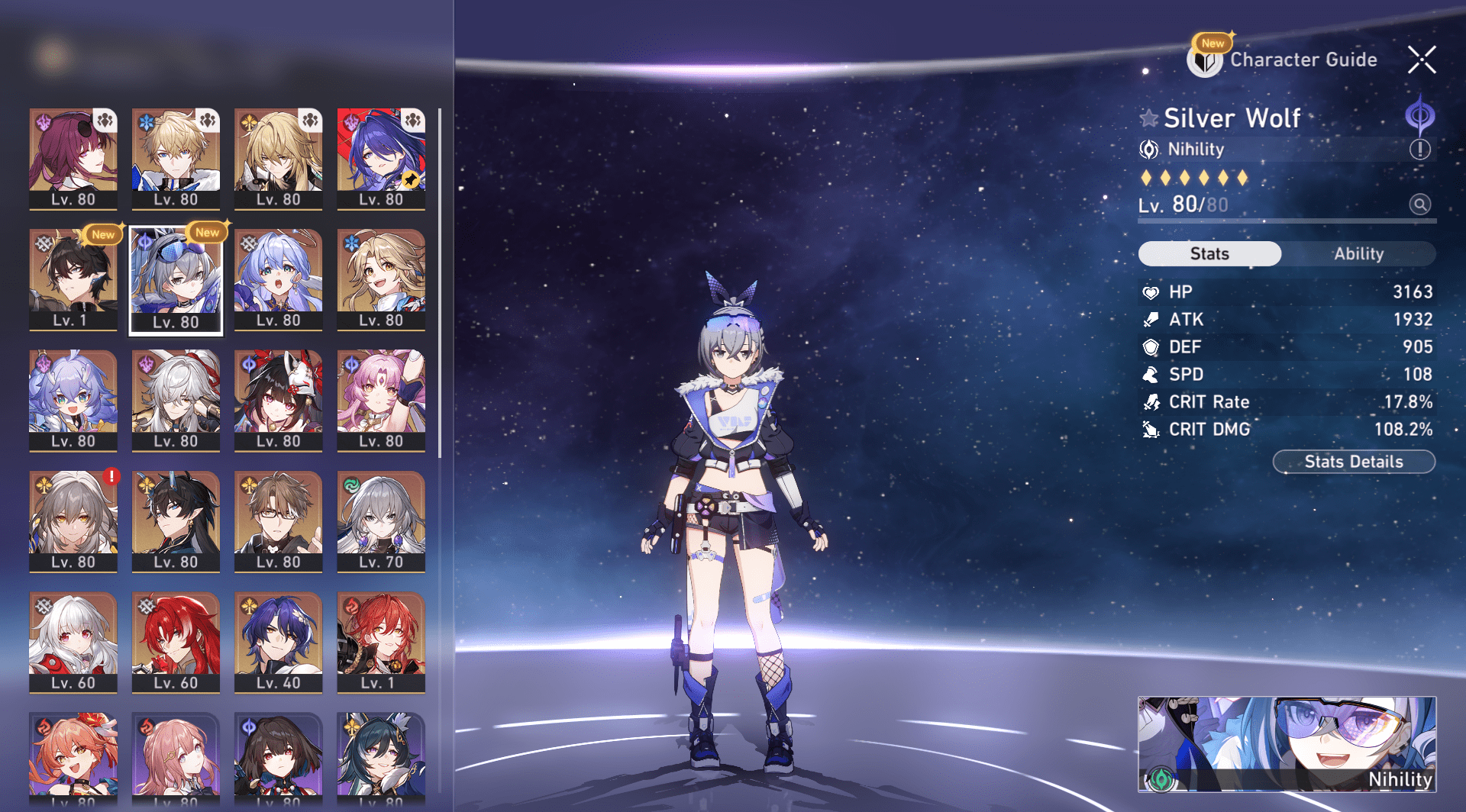
Task: Click the boot icon beside the SPD stat
Action: click(1152, 374)
